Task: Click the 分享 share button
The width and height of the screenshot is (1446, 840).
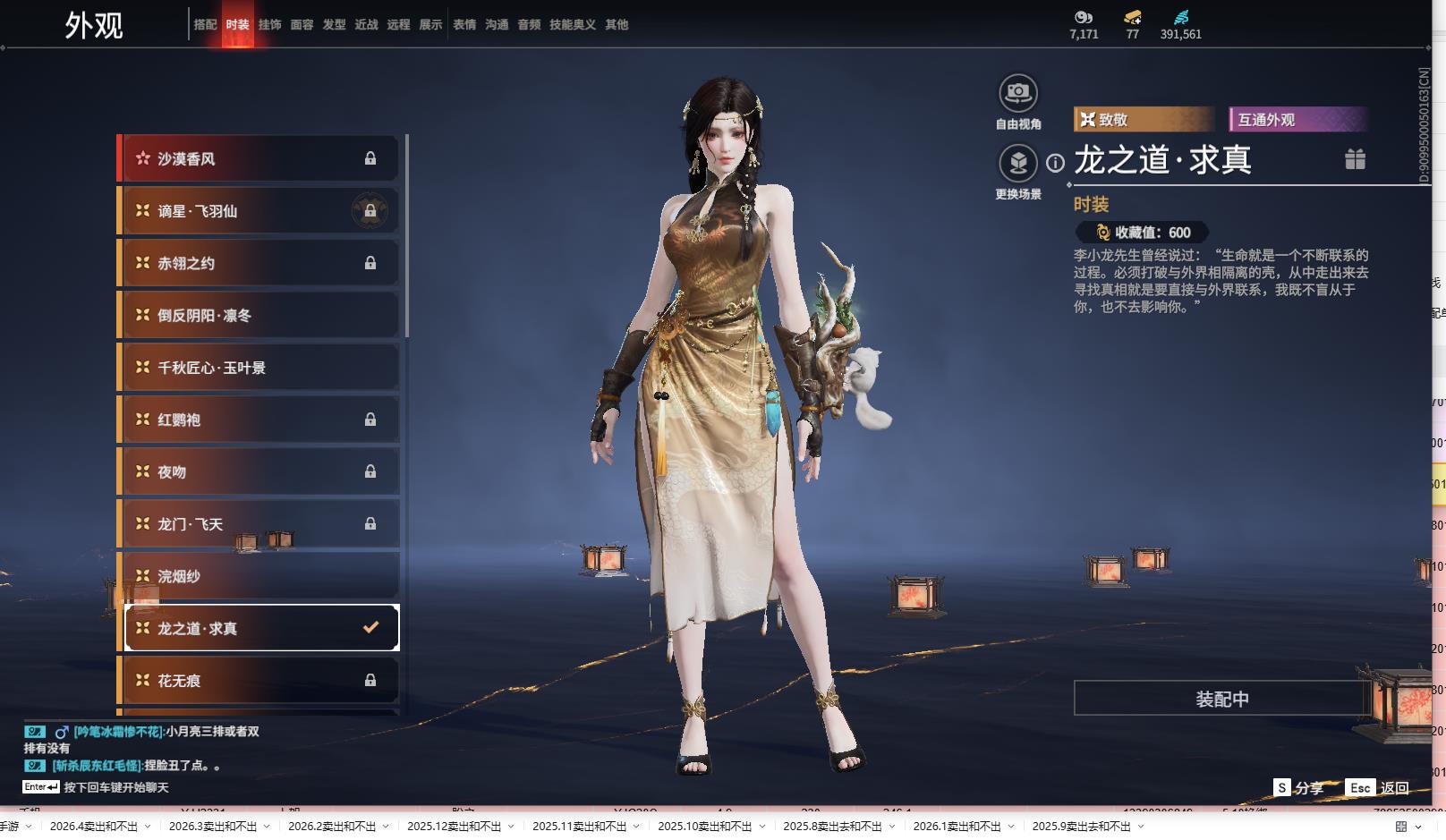Action: (1298, 788)
